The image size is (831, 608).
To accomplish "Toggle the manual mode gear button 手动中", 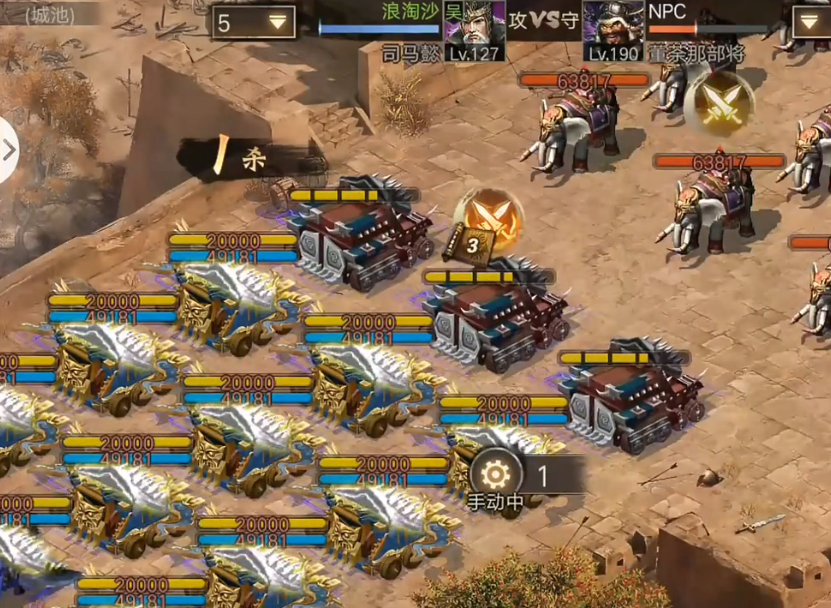I will point(493,476).
